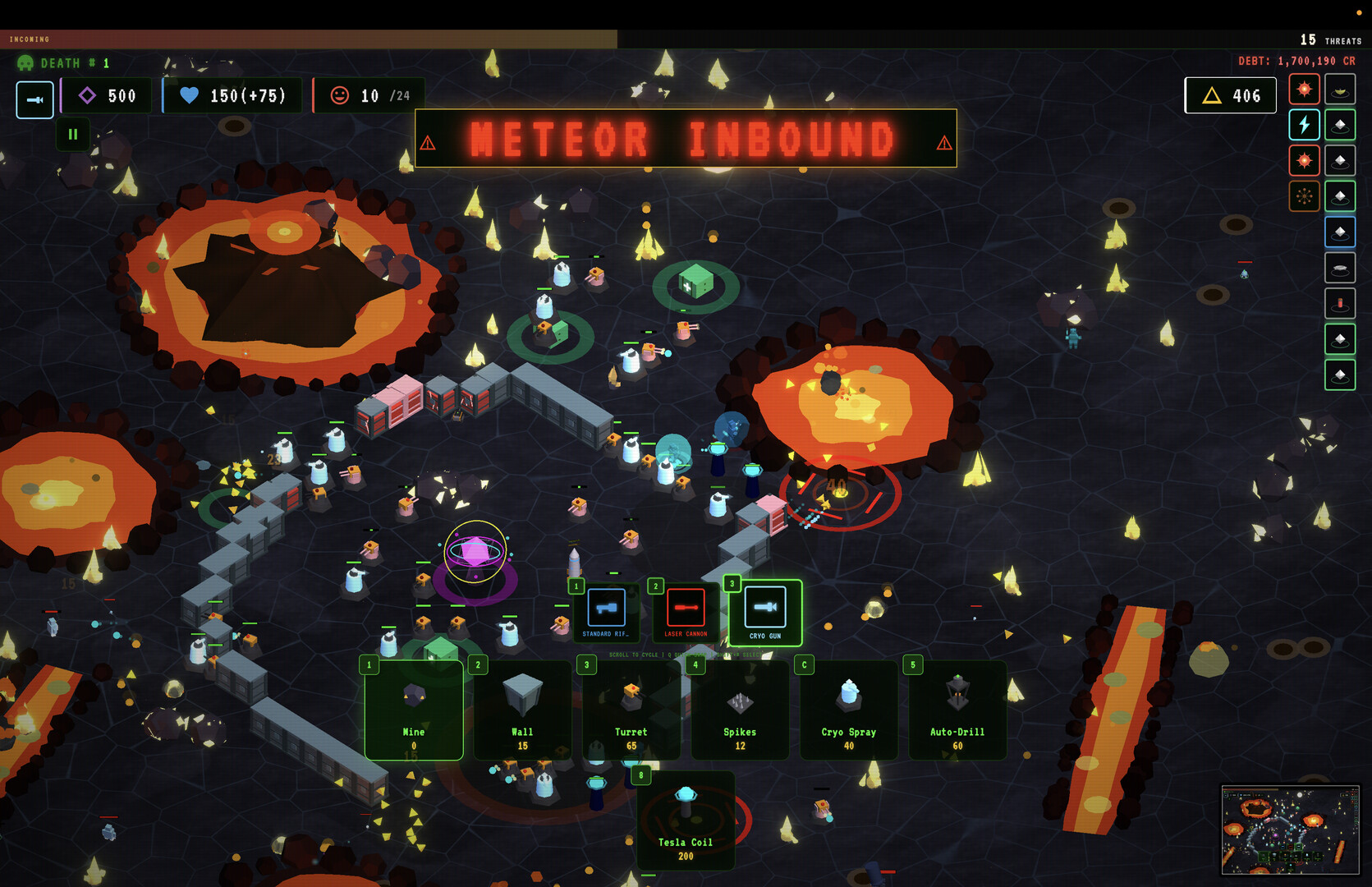The height and width of the screenshot is (887, 1372).
Task: Equip the Standard Rifle weapon
Action: 606,611
